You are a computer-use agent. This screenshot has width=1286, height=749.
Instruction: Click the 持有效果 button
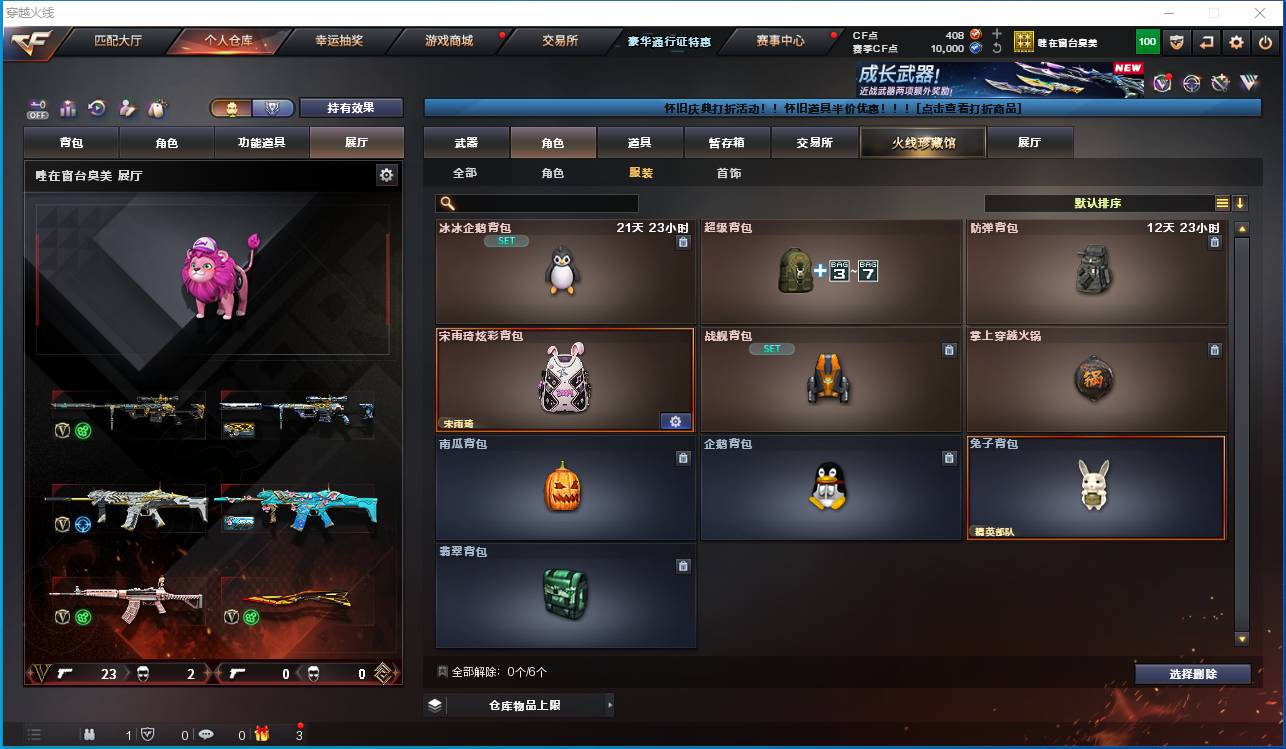pos(352,107)
